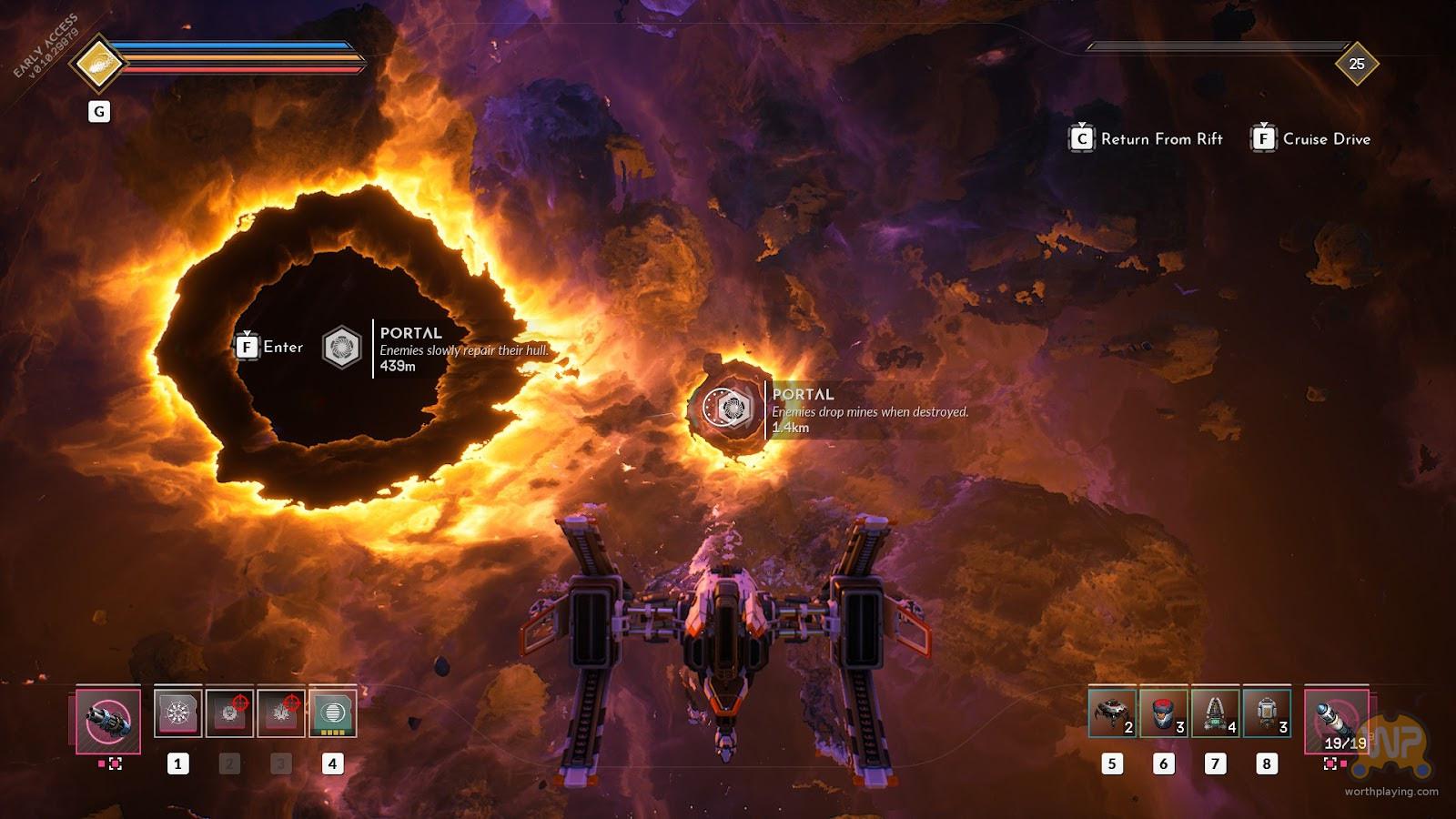Use the red-capped canister consumable
Image resolution: width=1456 pixels, height=819 pixels.
pyautogui.click(x=1163, y=713)
